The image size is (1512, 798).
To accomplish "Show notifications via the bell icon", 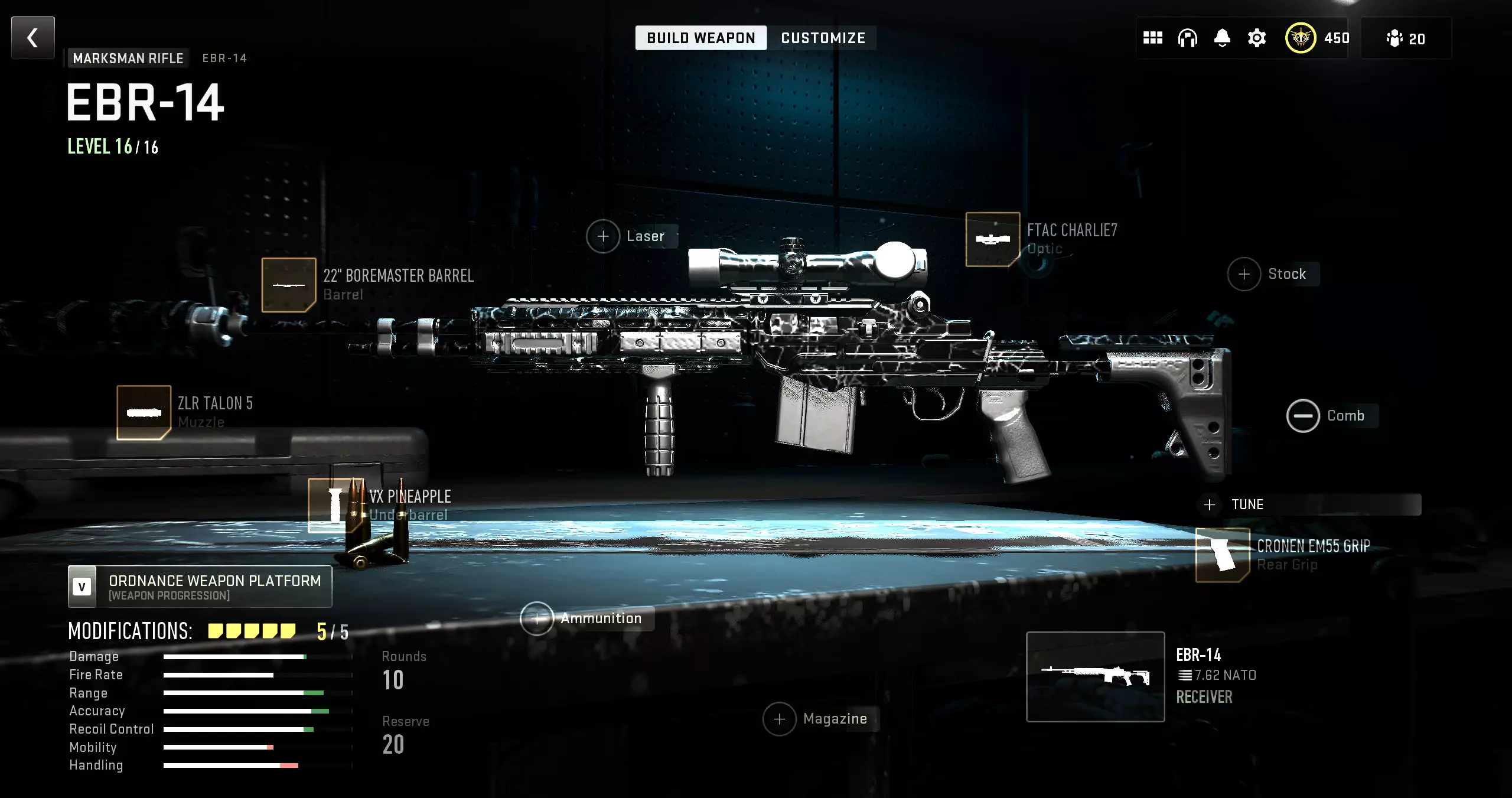I will tap(1222, 38).
